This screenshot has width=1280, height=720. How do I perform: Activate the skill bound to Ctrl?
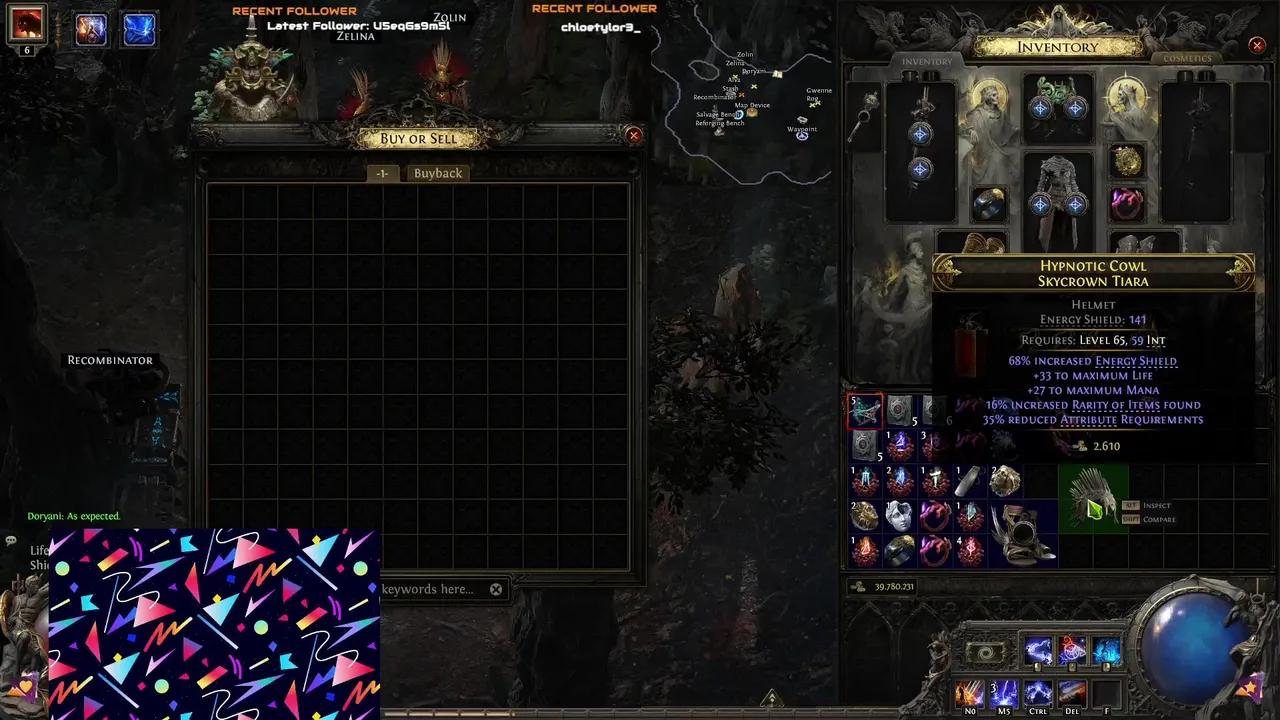pyautogui.click(x=1038, y=693)
